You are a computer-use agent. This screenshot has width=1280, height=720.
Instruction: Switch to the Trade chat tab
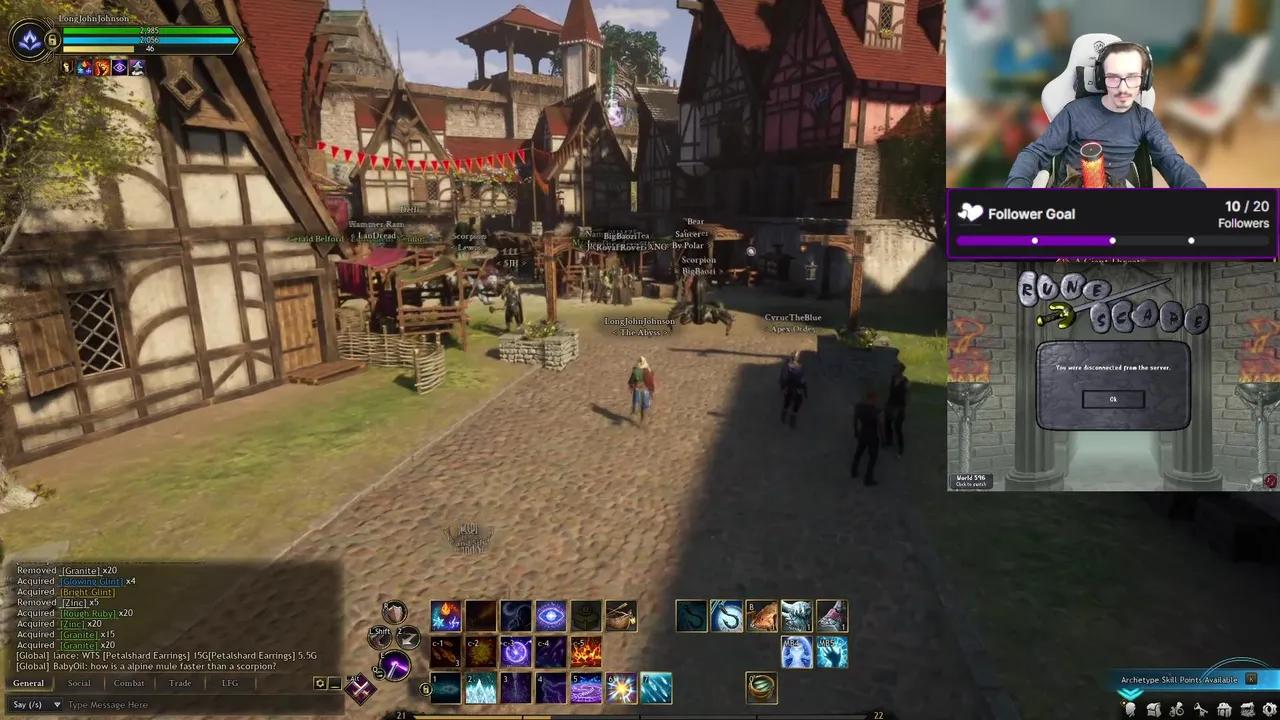[x=180, y=683]
